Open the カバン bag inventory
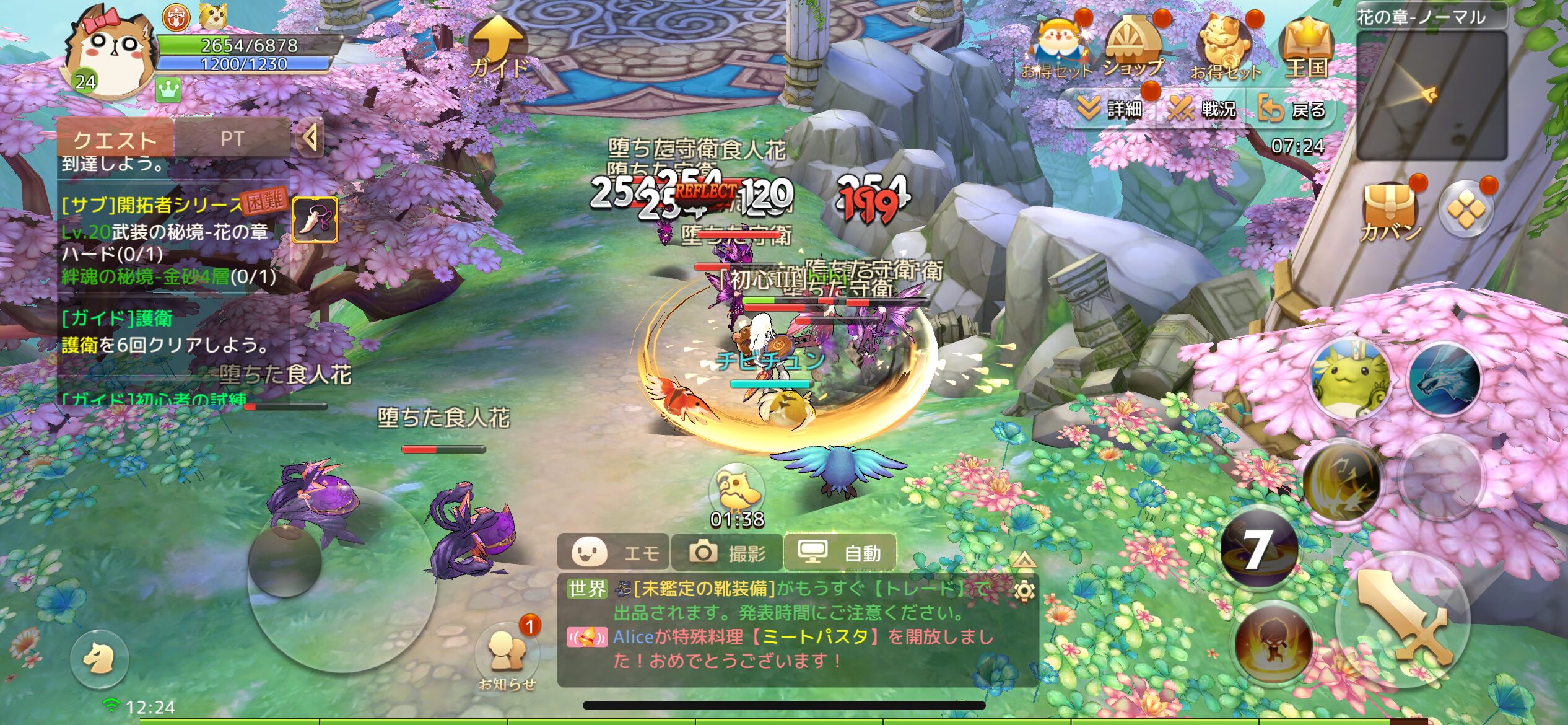Image resolution: width=1568 pixels, height=725 pixels. 1390,211
